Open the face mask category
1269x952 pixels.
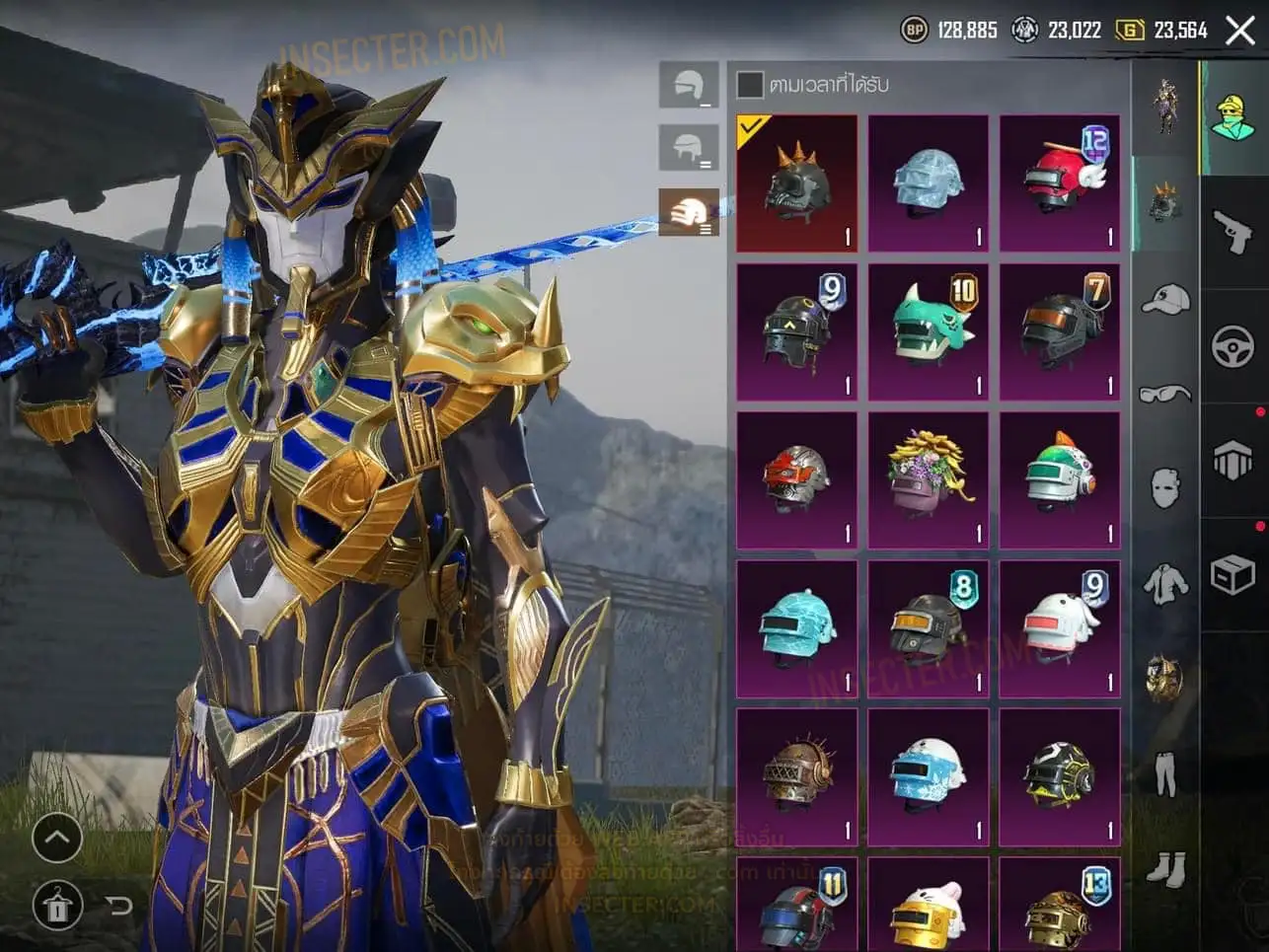(1165, 487)
